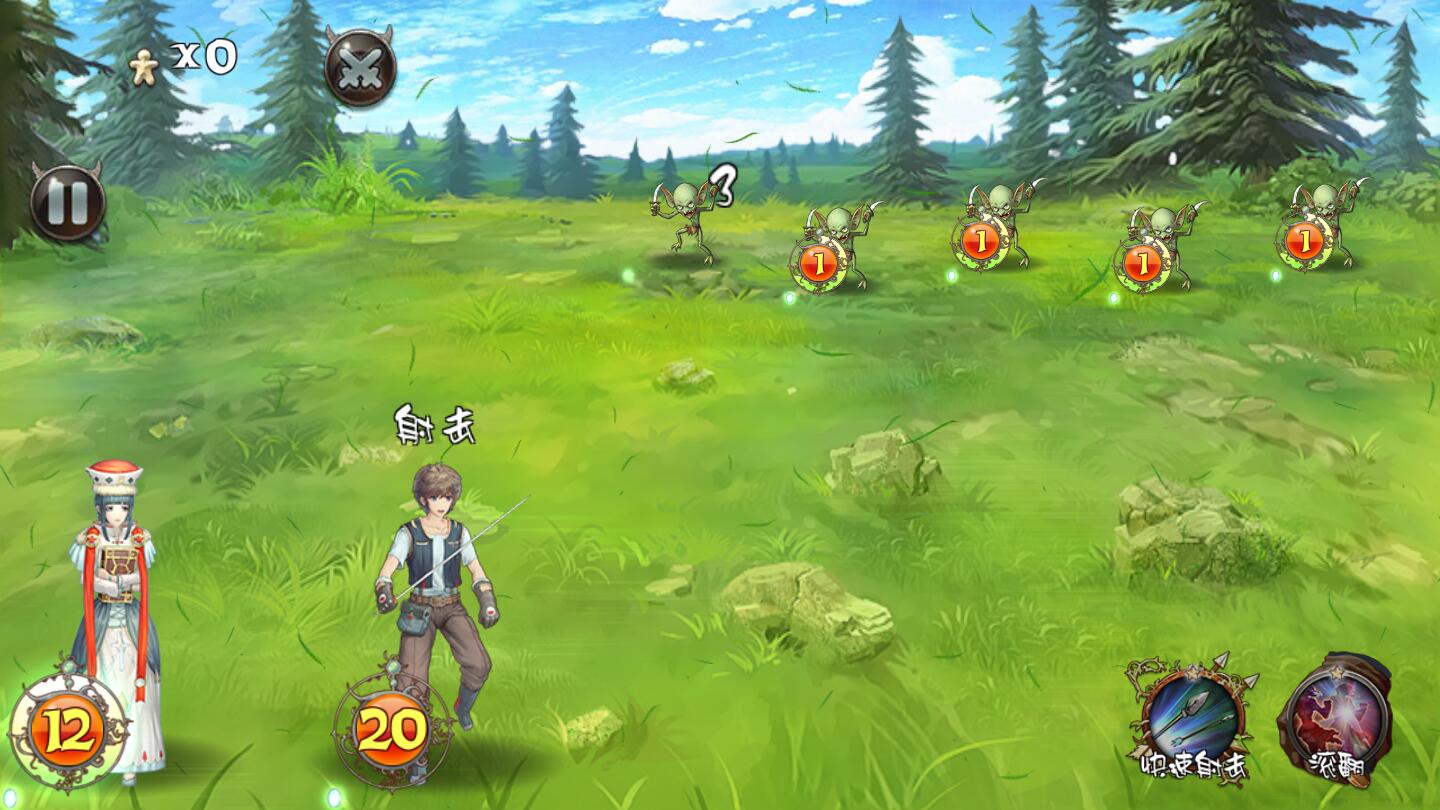1440x810 pixels.
Task: Click the second goblin's countdown emblem
Action: click(981, 239)
